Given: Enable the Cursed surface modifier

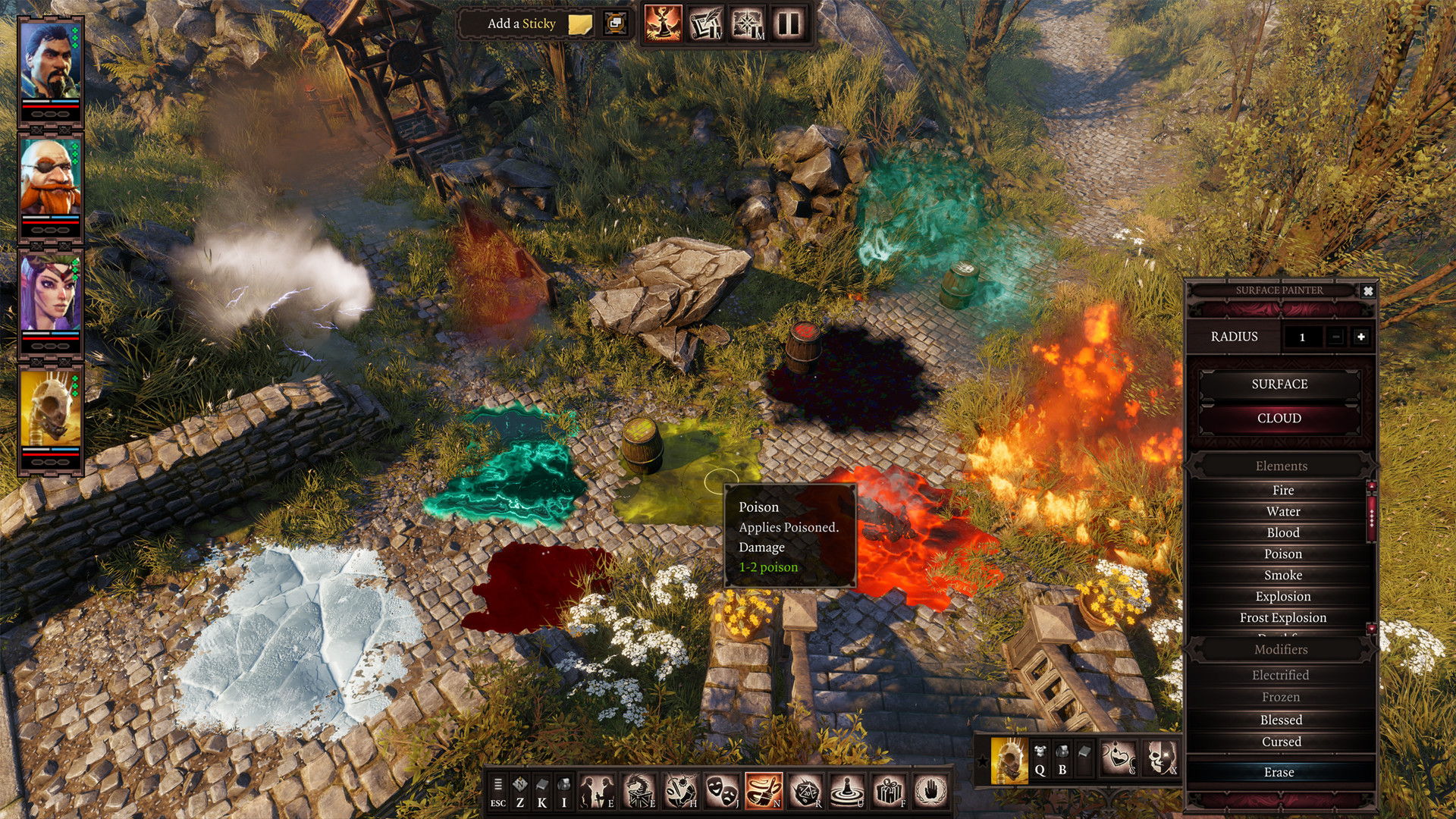Looking at the screenshot, I should pos(1282,742).
